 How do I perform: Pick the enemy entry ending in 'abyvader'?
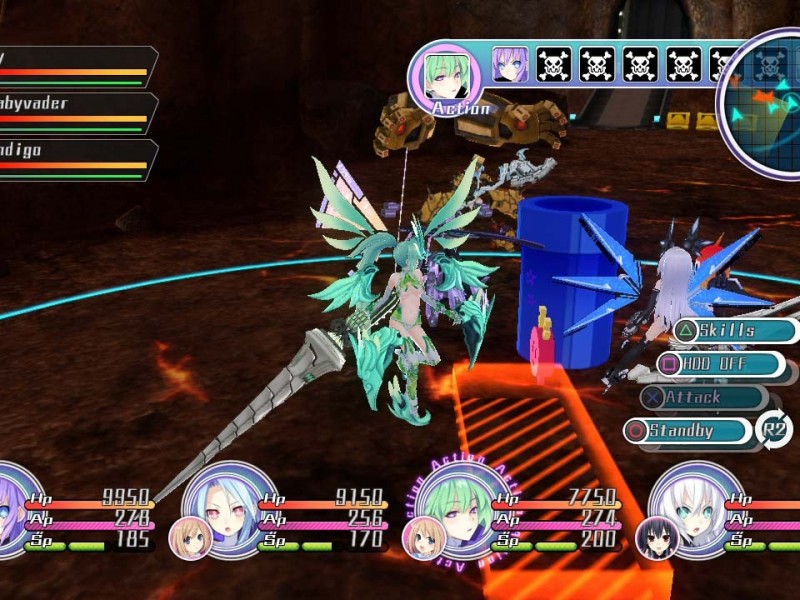(x=75, y=112)
